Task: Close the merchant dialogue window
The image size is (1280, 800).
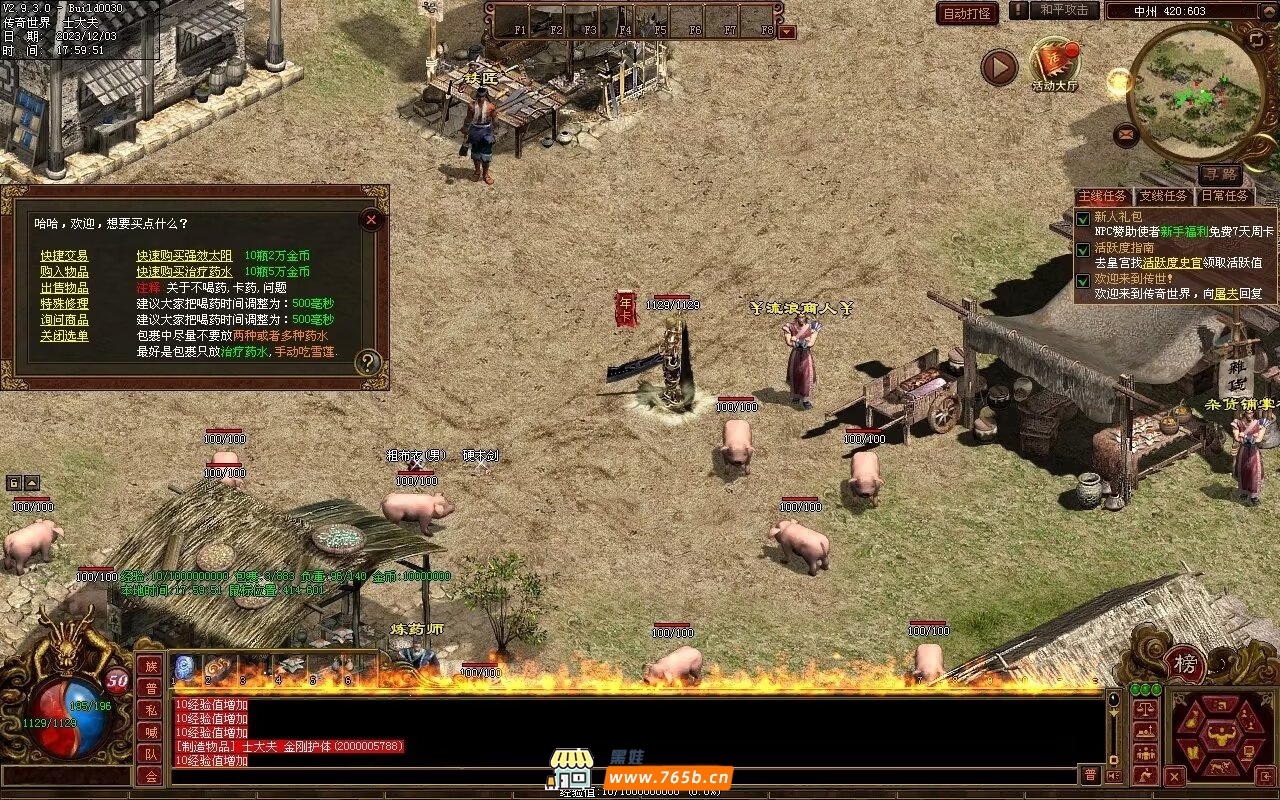Action: [371, 219]
